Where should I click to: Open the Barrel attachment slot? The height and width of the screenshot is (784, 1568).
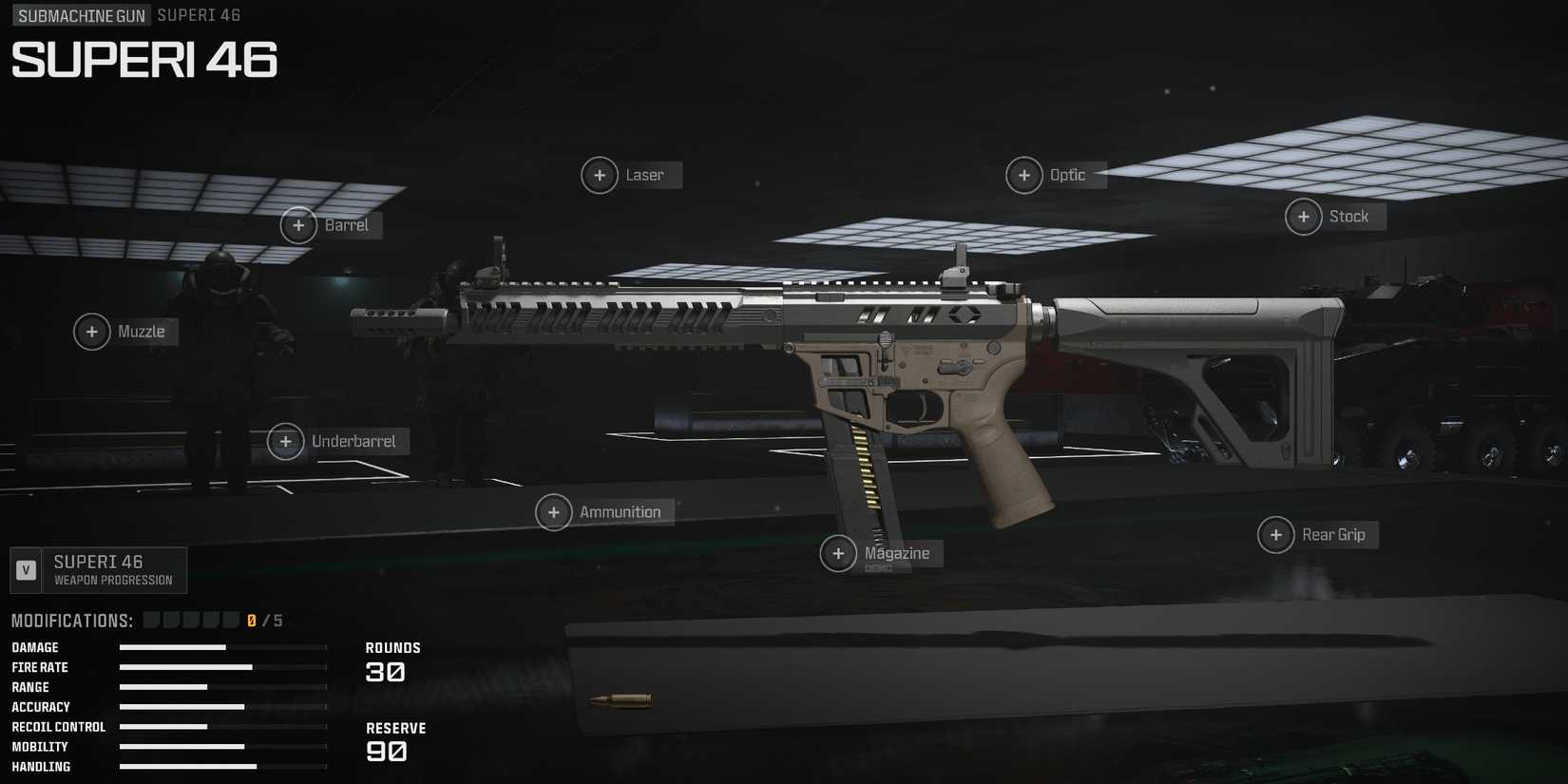(298, 225)
